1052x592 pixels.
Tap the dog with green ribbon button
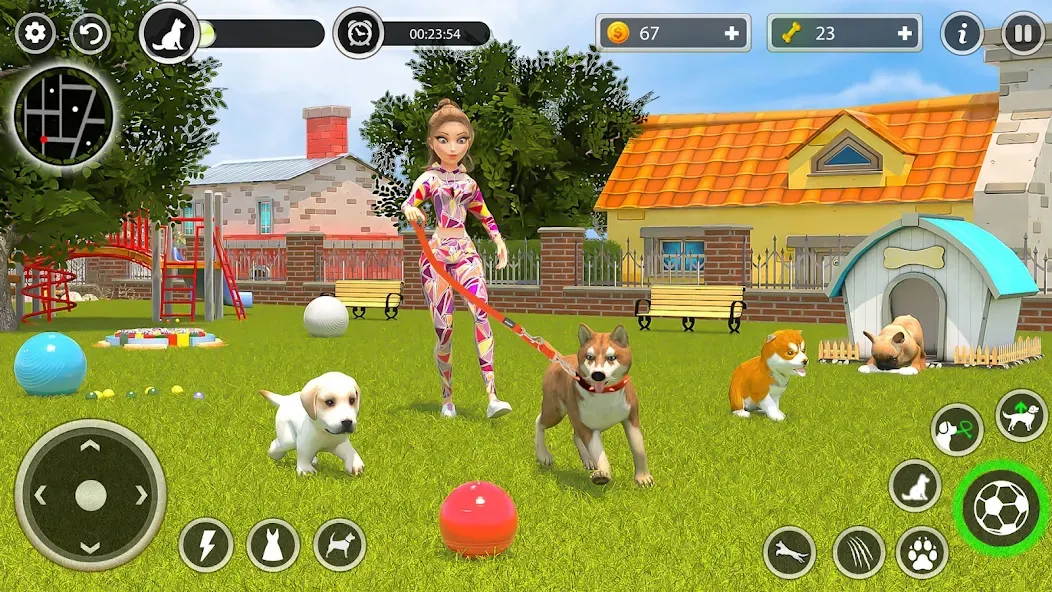pyautogui.click(x=957, y=430)
